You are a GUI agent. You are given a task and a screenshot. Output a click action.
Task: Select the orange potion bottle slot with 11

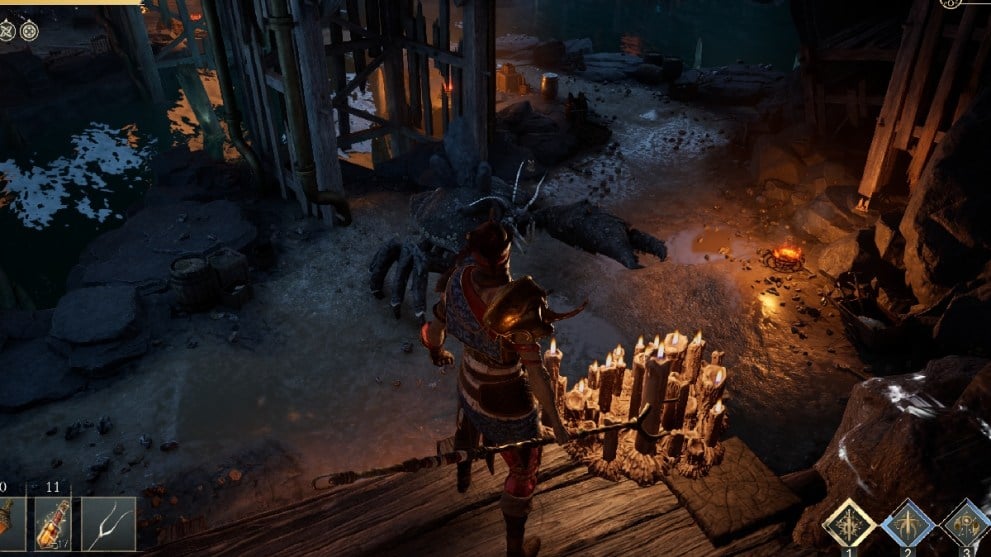click(x=53, y=522)
